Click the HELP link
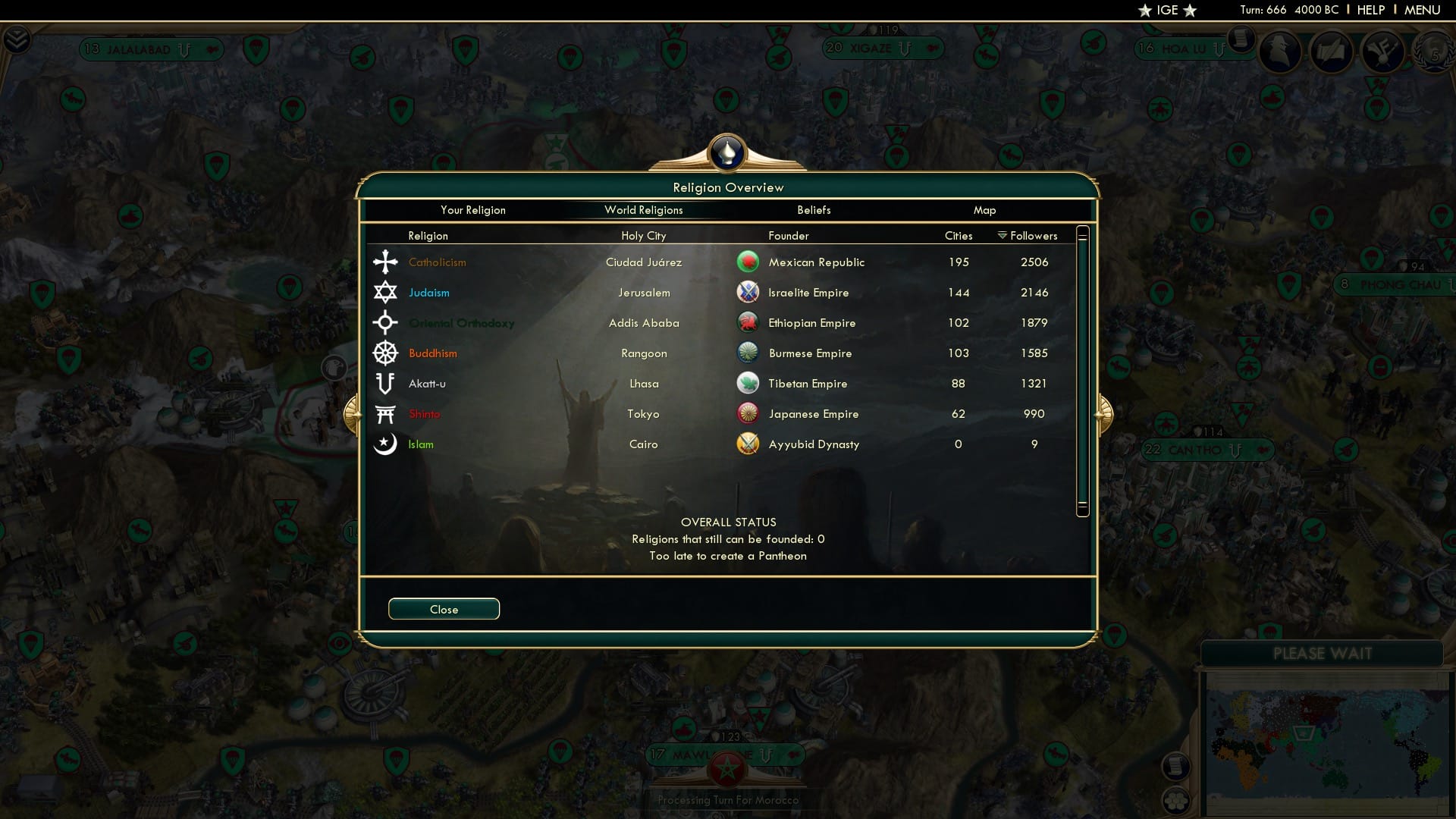The image size is (1456, 819). pos(1371,10)
